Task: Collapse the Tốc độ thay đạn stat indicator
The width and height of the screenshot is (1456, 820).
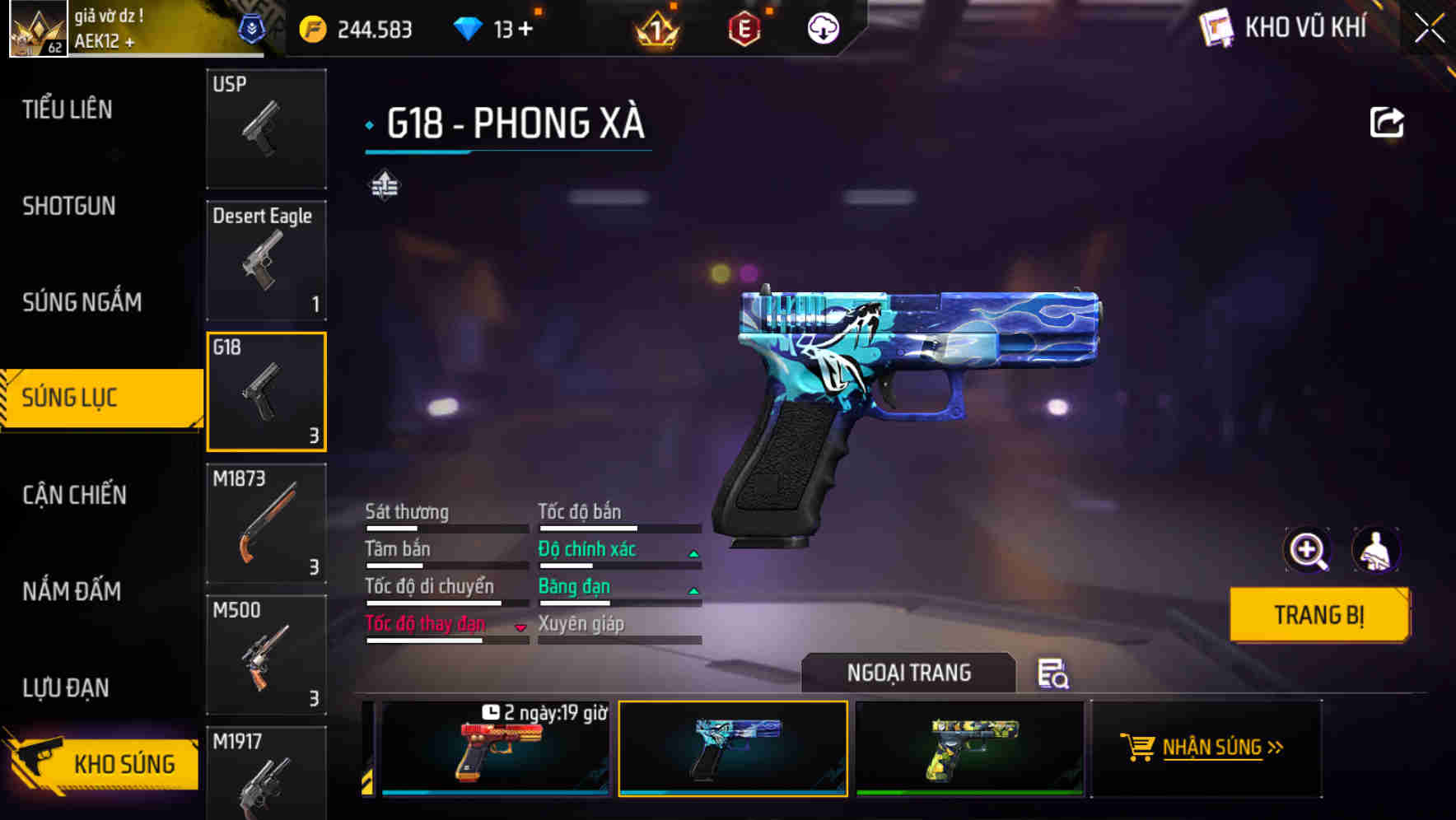Action: pos(519,626)
